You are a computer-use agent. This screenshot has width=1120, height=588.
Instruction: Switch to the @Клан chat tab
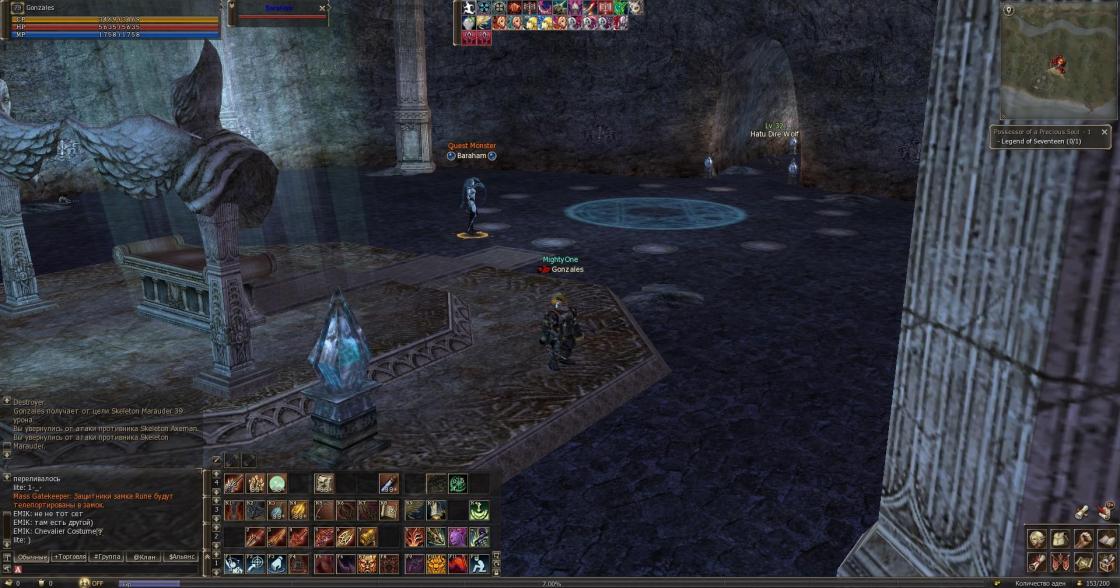pos(144,556)
